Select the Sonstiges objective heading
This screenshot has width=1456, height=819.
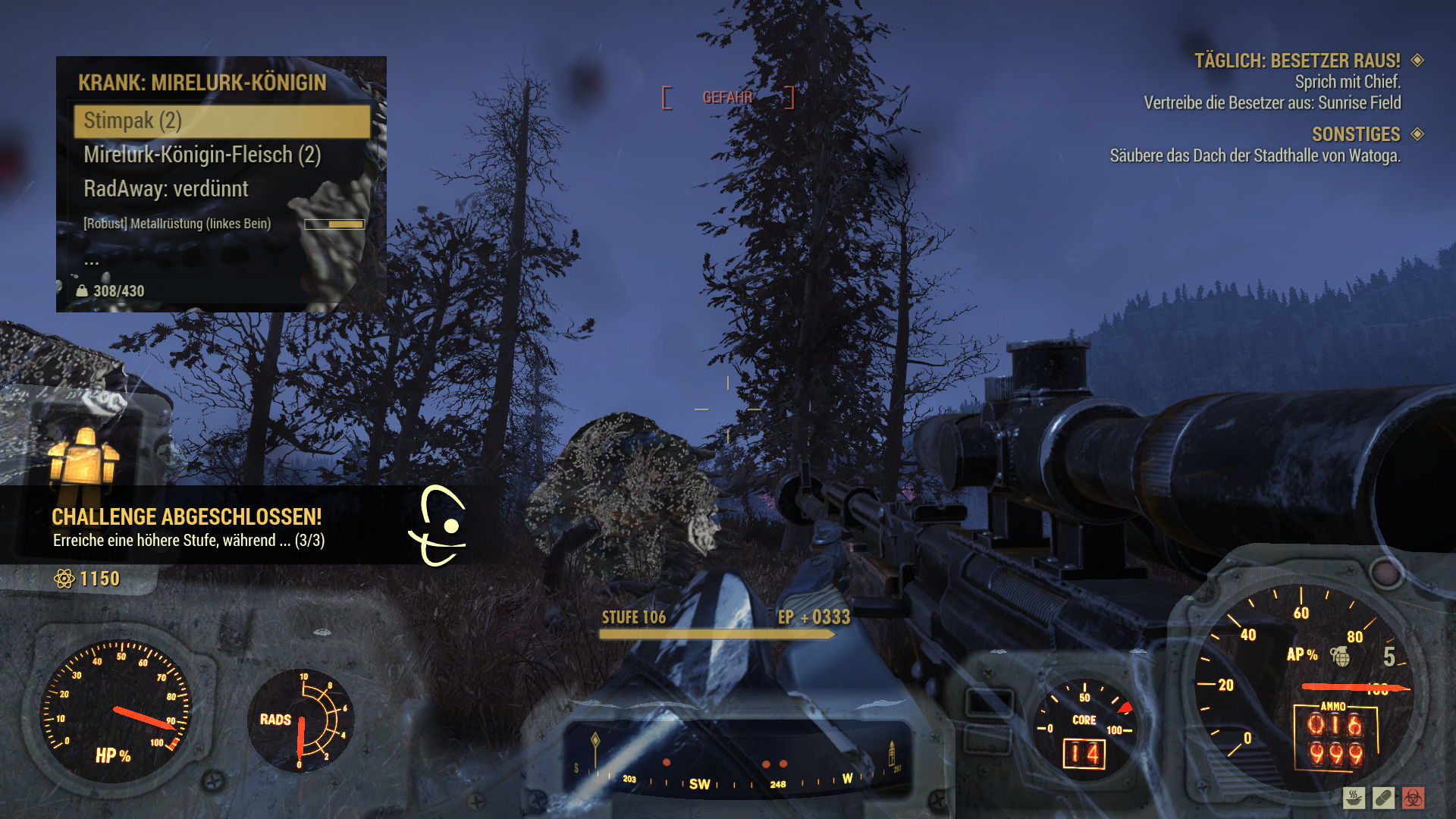[1356, 134]
